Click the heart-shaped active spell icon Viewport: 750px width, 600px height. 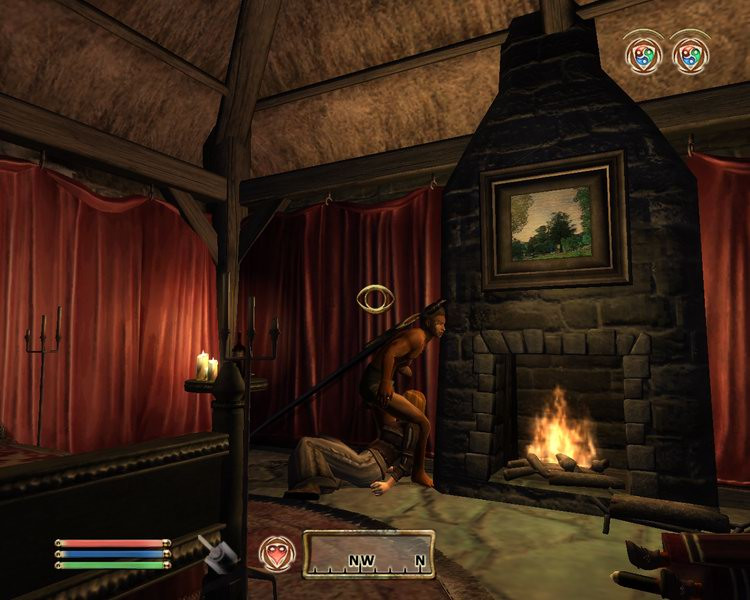pyautogui.click(x=277, y=553)
